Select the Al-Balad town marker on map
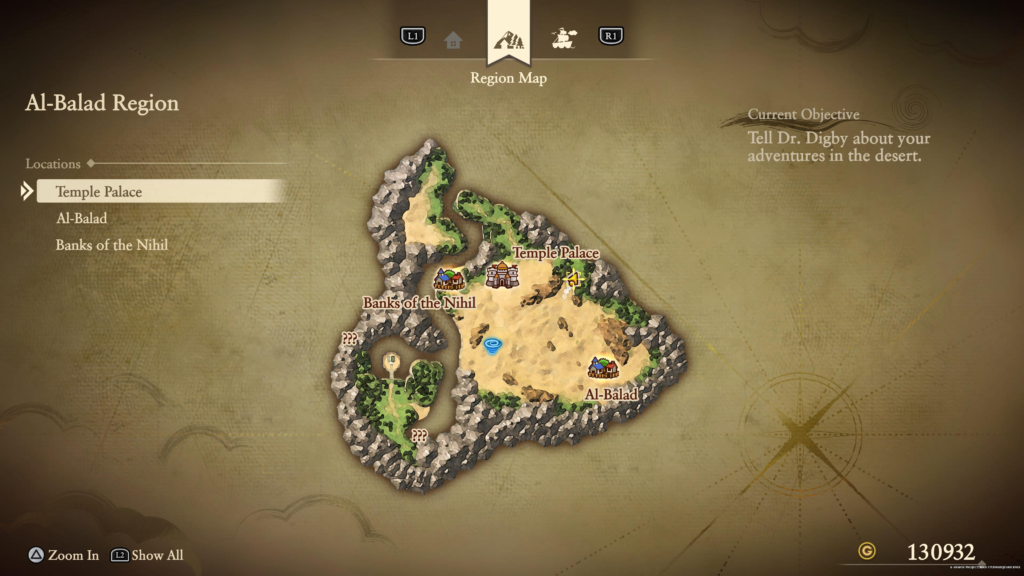The width and height of the screenshot is (1024, 576). [602, 367]
